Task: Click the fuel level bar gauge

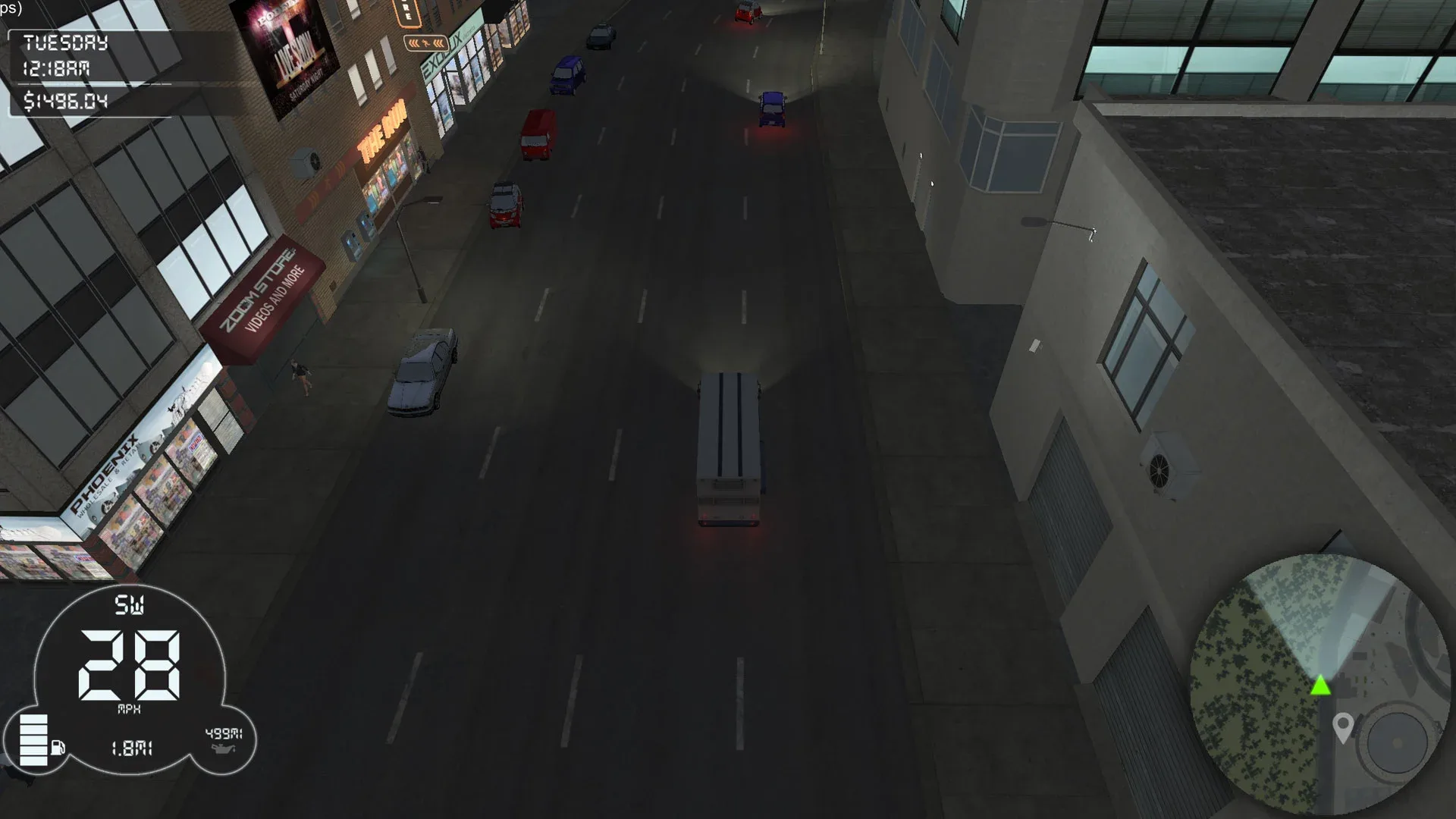Action: coord(34,739)
